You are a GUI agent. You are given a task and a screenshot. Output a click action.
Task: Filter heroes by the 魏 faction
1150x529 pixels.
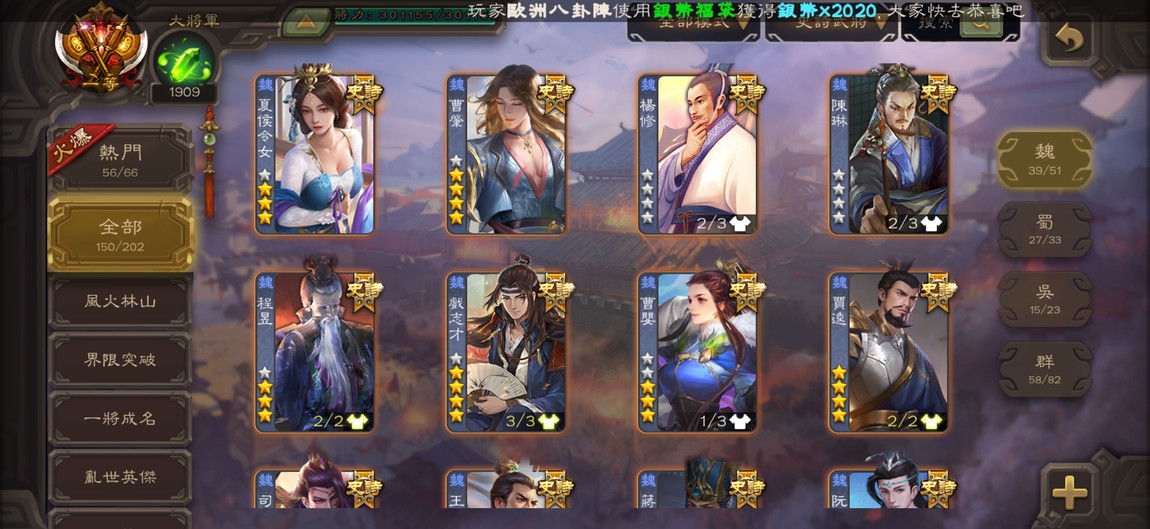(1045, 158)
